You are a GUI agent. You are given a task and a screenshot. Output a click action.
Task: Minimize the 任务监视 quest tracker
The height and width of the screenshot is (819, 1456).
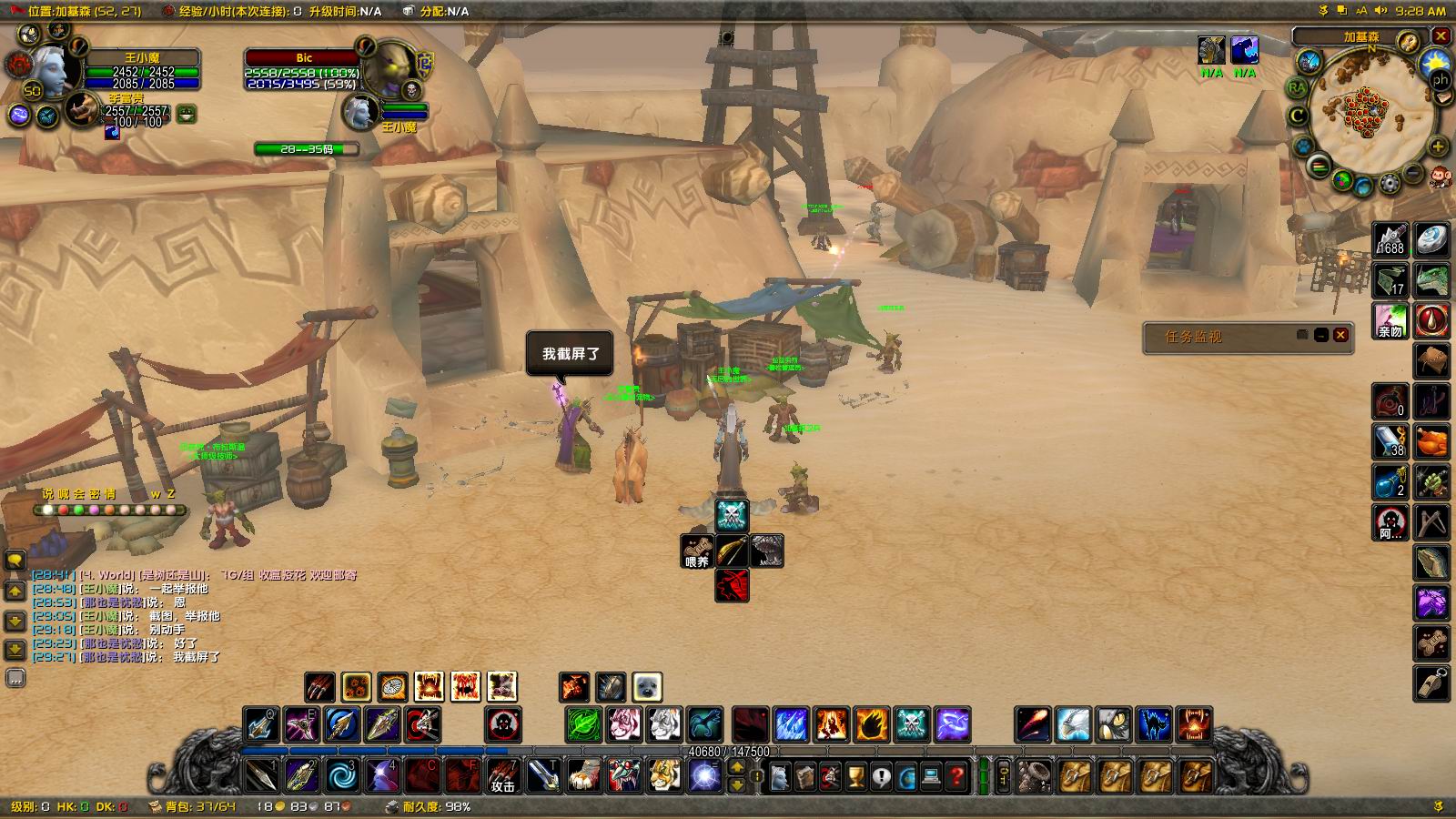tap(1321, 336)
